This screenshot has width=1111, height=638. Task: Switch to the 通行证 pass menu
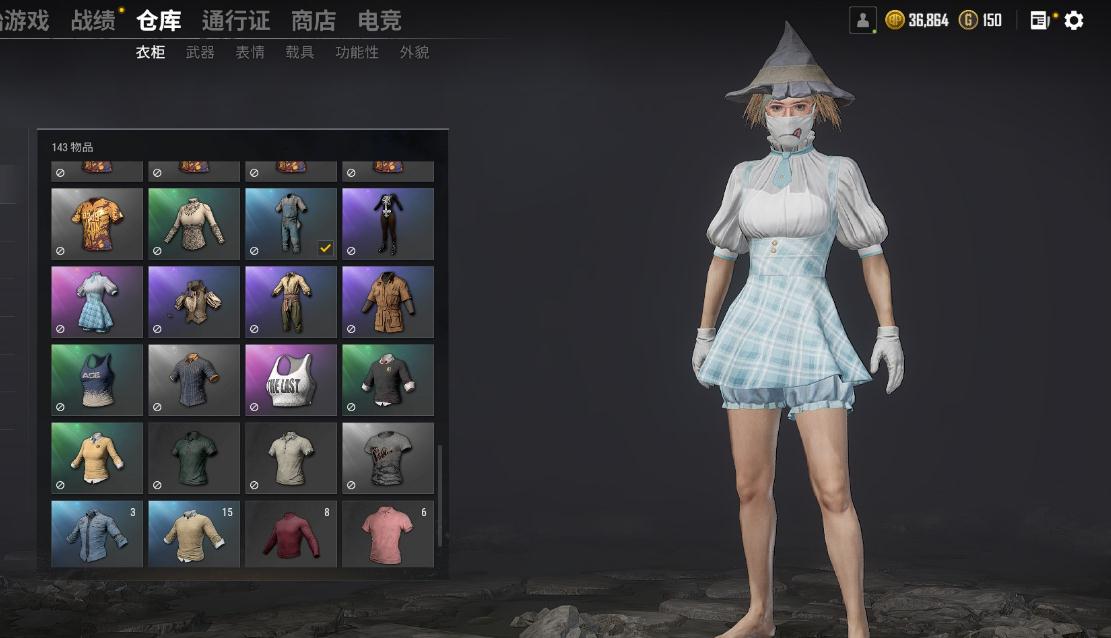(235, 20)
